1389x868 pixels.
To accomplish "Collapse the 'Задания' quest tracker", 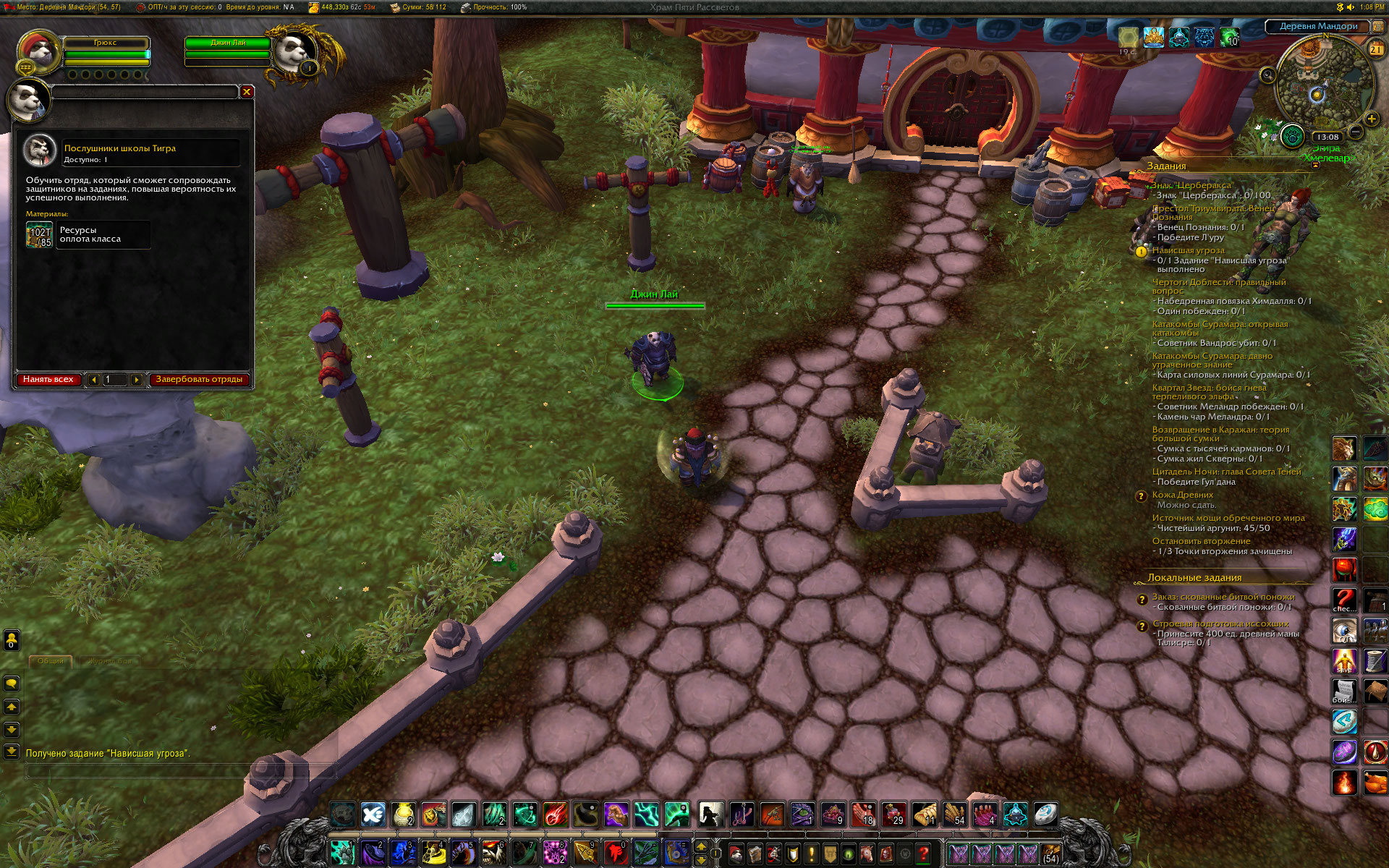I will tap(1316, 166).
